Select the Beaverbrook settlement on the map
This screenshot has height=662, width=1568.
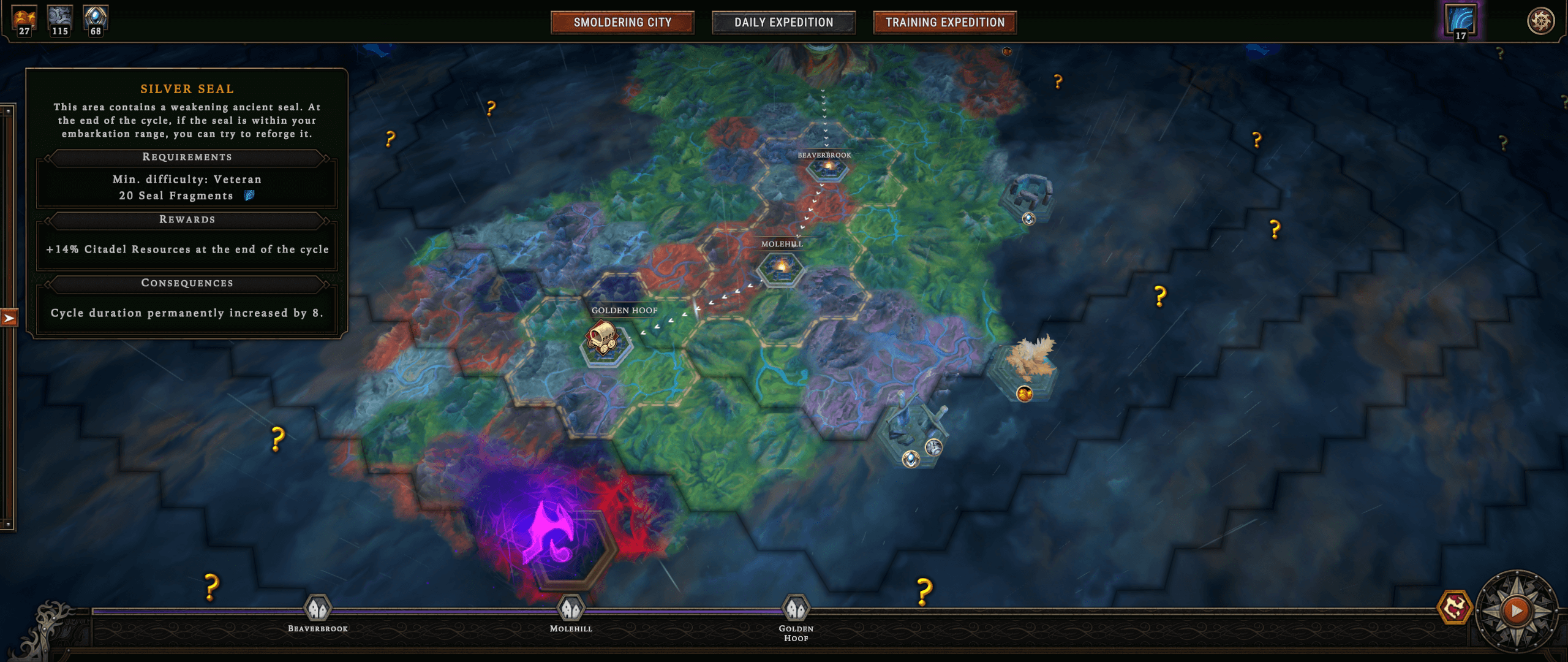tap(827, 167)
